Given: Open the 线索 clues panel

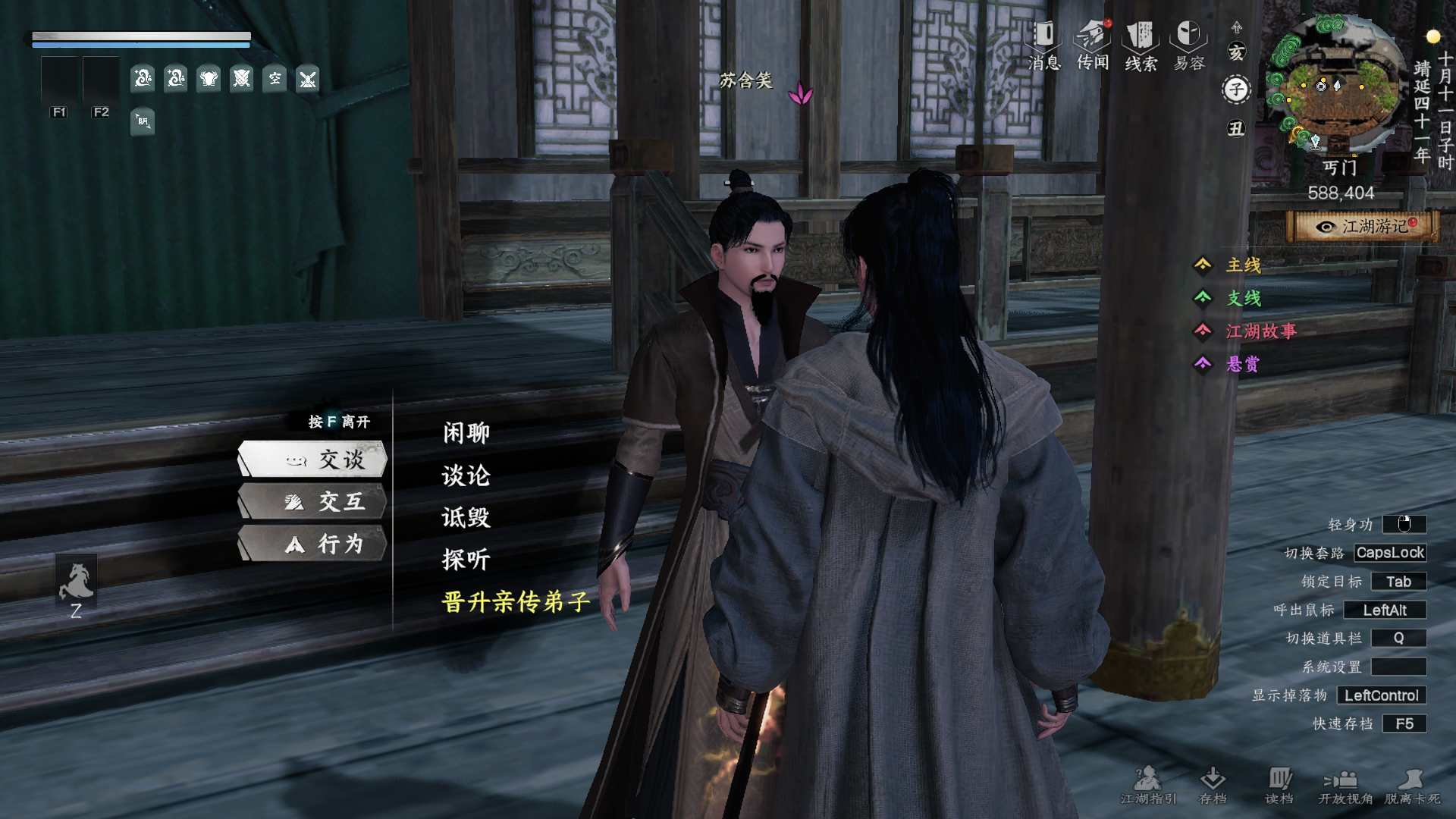Looking at the screenshot, I should pyautogui.click(x=1141, y=45).
